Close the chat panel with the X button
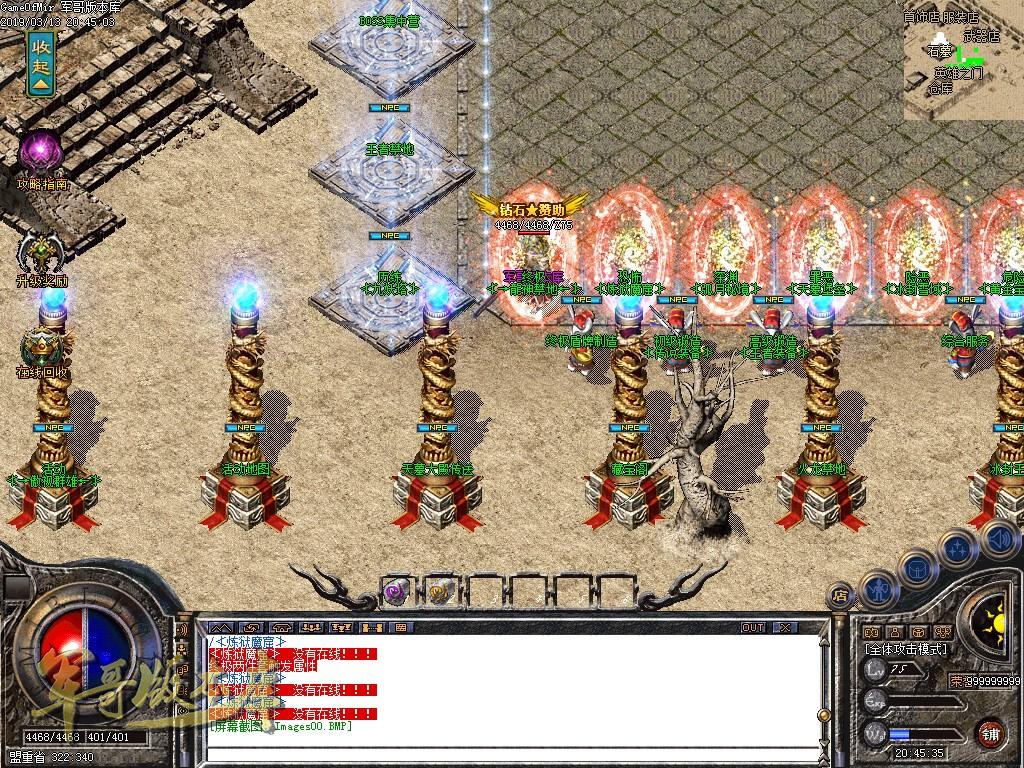Screen dimensions: 1024x768 pos(785,627)
